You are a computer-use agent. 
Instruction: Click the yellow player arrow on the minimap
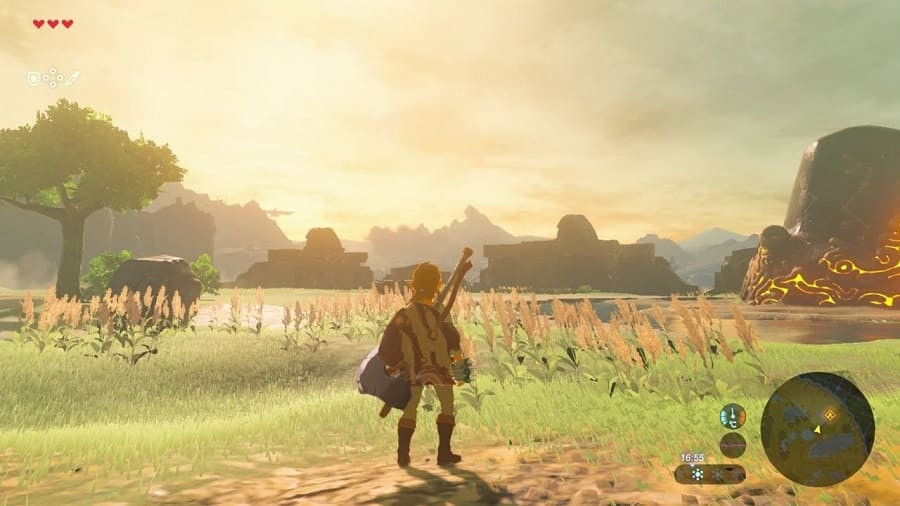(818, 429)
